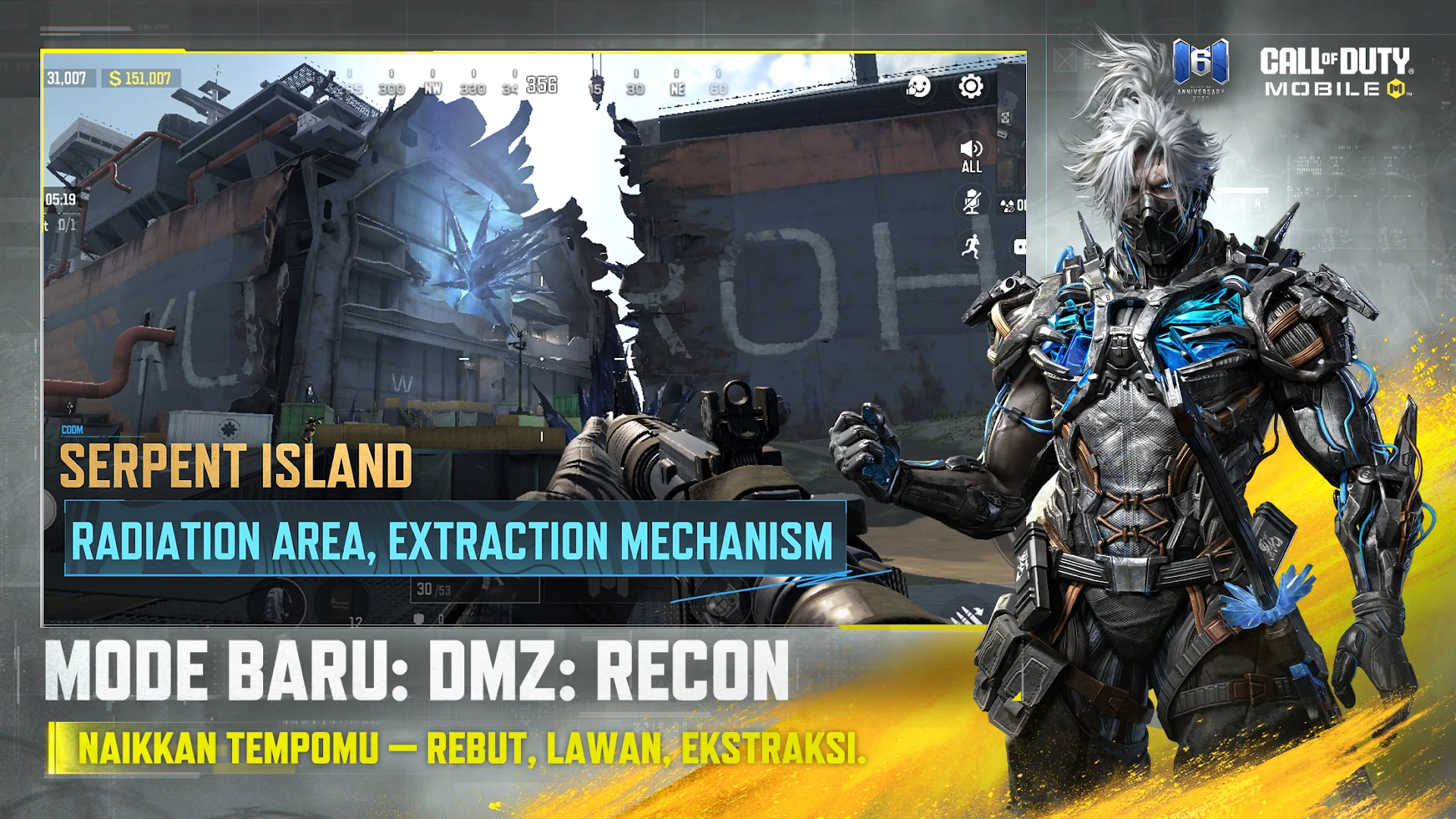Click the ammo counter showing 30/53
Screen dimensions: 1456x819
[x=432, y=589]
